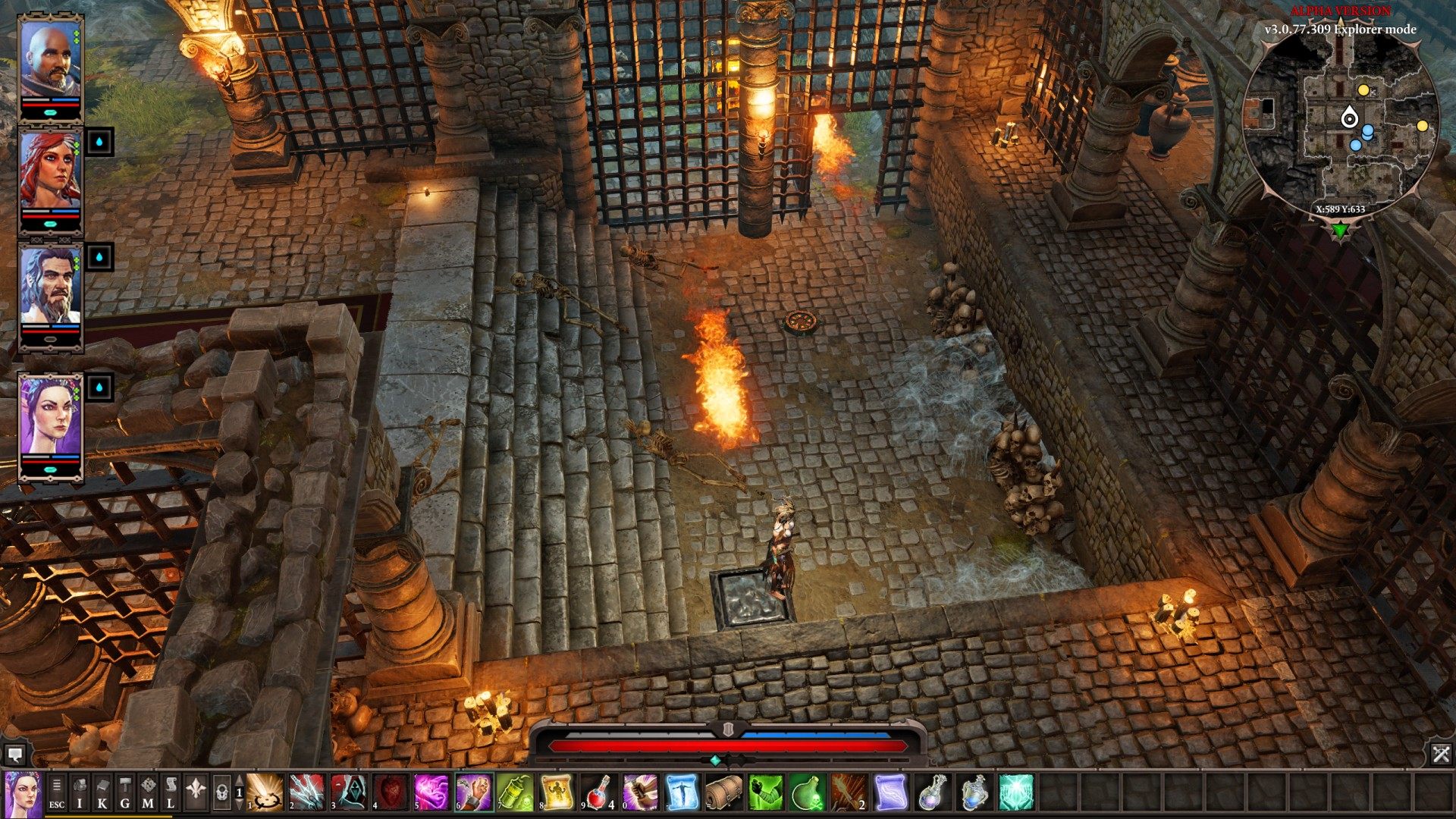Viewport: 1456px width, 819px height.
Task: Activate the pink magic swirl skill
Action: coord(431,792)
